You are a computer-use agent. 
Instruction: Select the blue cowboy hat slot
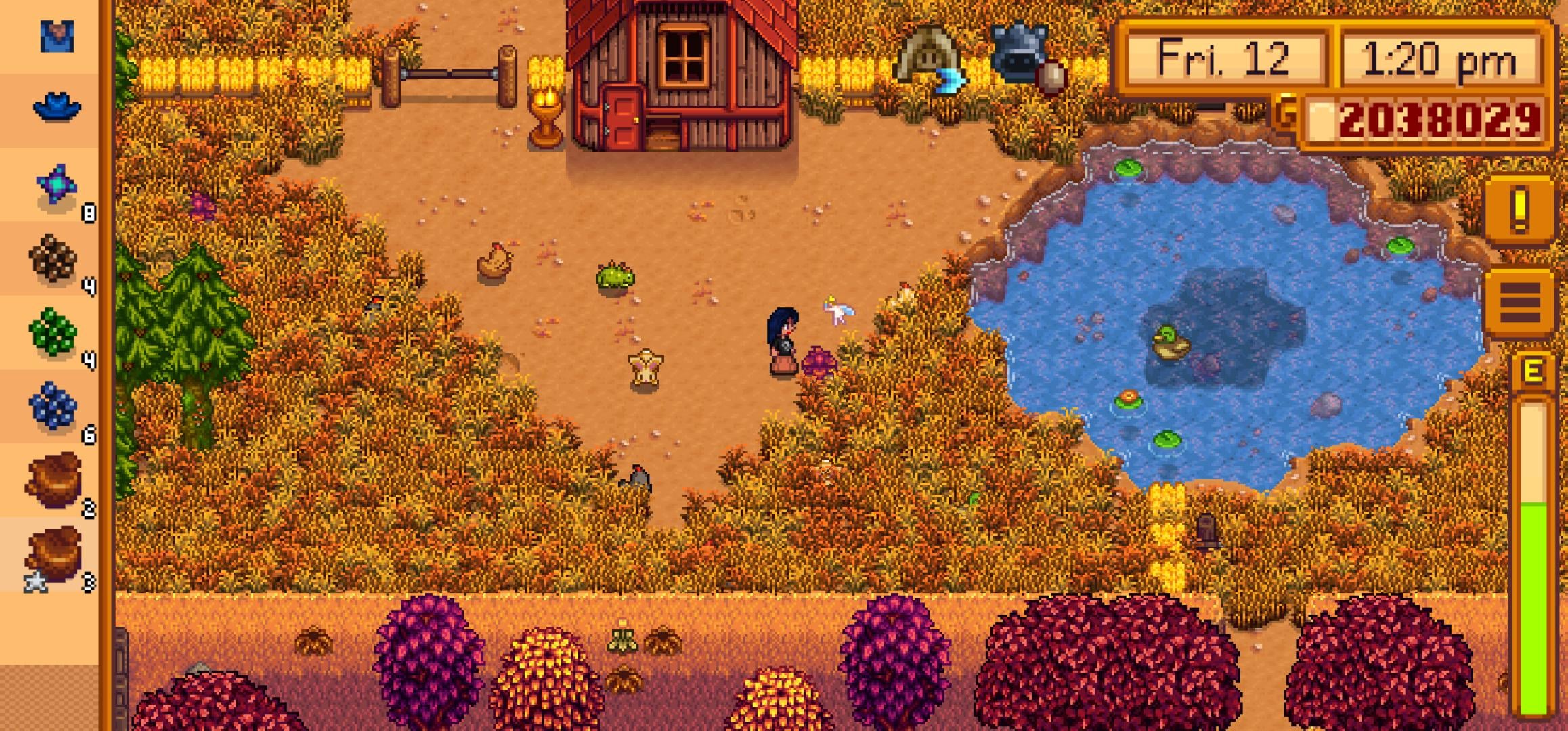point(57,108)
